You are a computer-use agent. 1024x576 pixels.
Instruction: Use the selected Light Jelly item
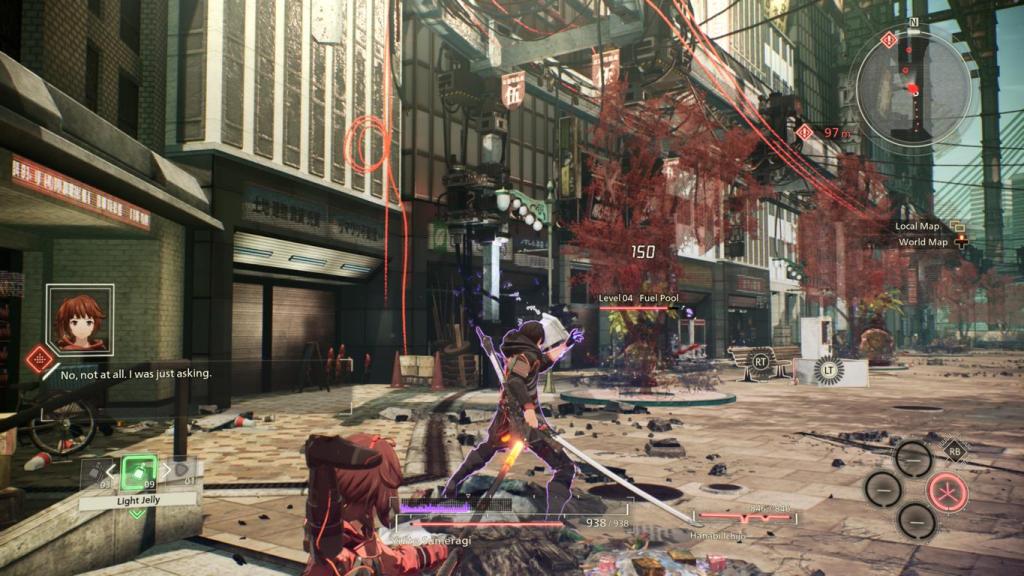140,471
